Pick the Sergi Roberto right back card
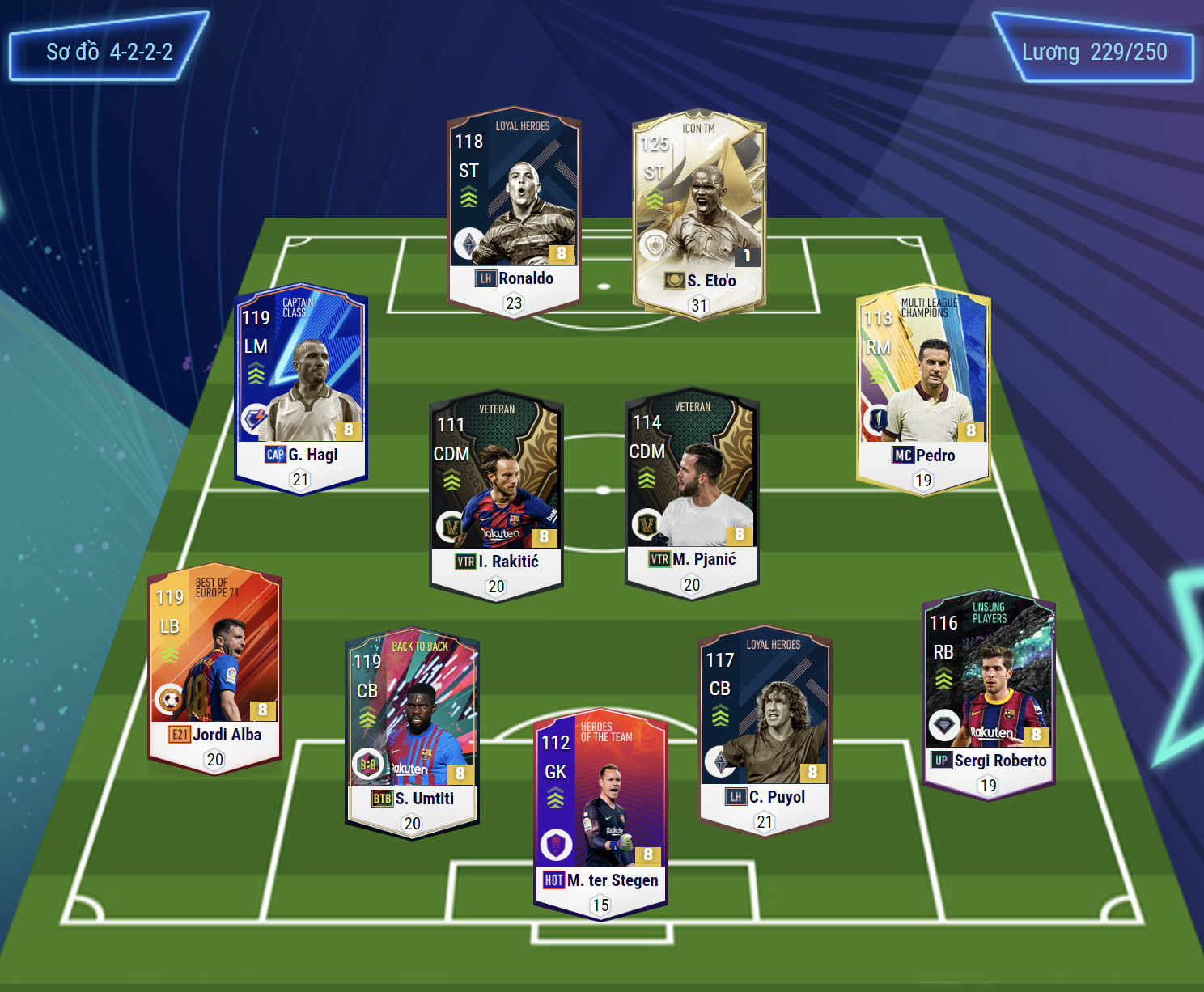The width and height of the screenshot is (1204, 992). coord(989,693)
